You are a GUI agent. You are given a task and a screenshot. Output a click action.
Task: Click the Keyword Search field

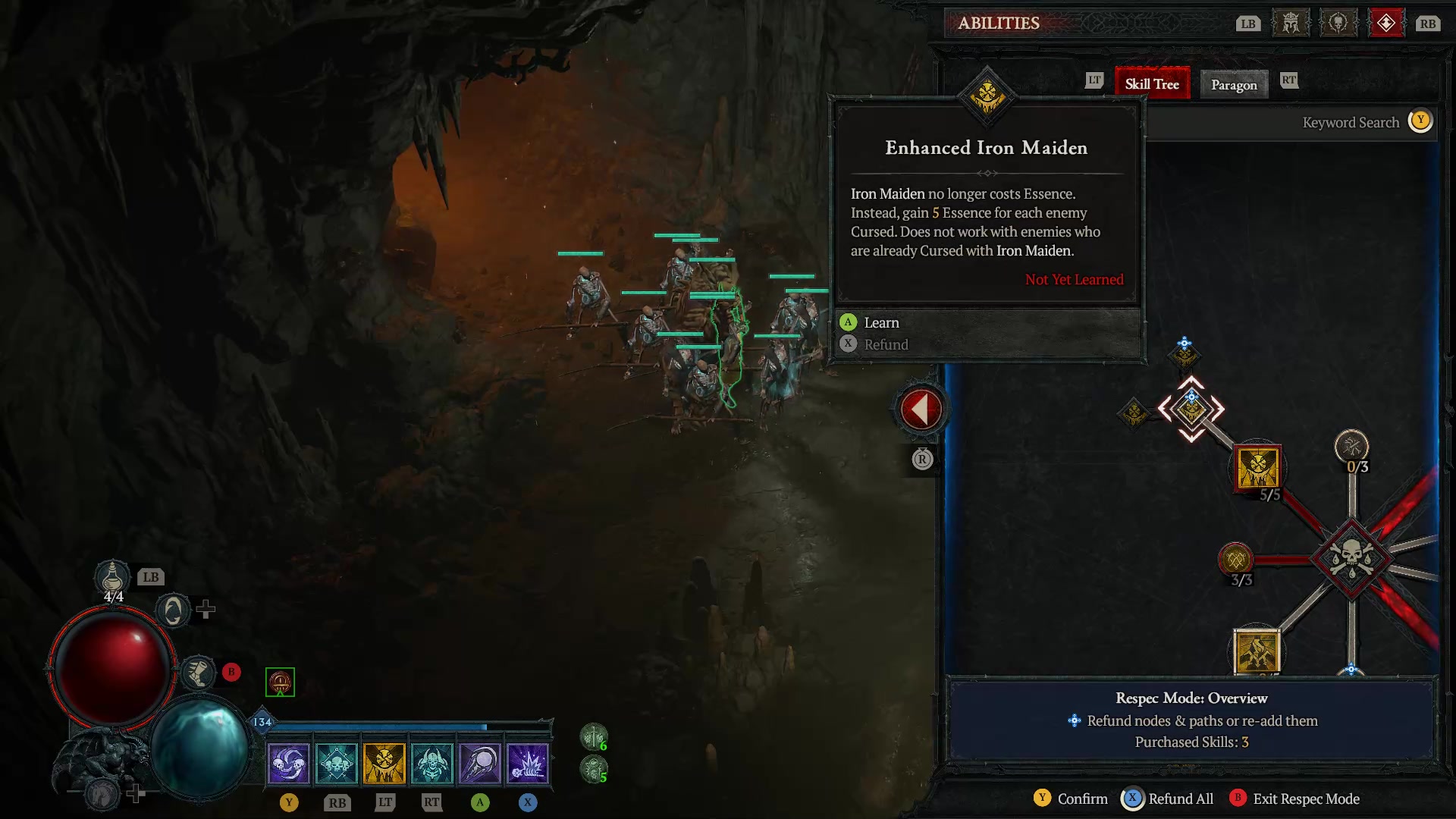pyautogui.click(x=1350, y=122)
